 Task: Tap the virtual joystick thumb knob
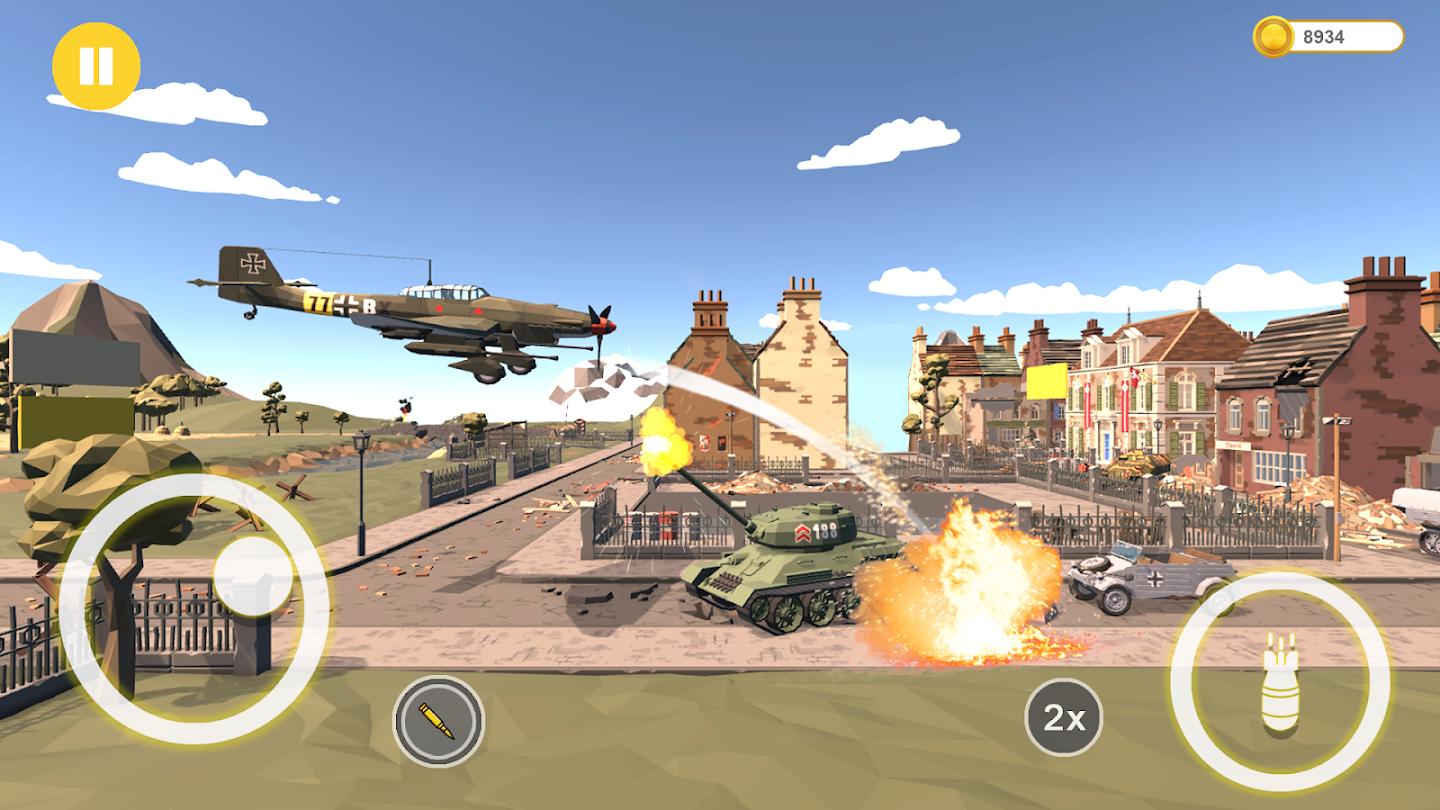coord(253,577)
